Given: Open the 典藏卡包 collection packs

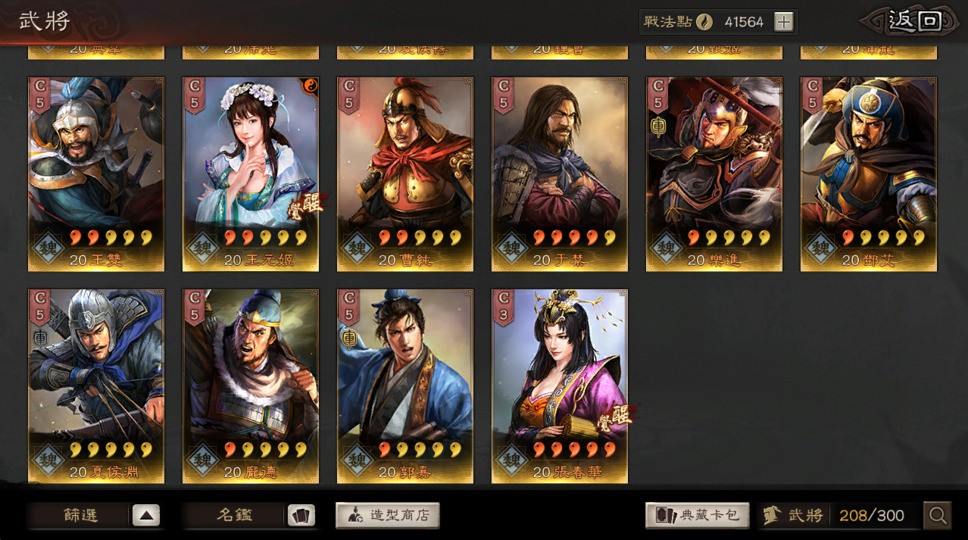Looking at the screenshot, I should 697,516.
